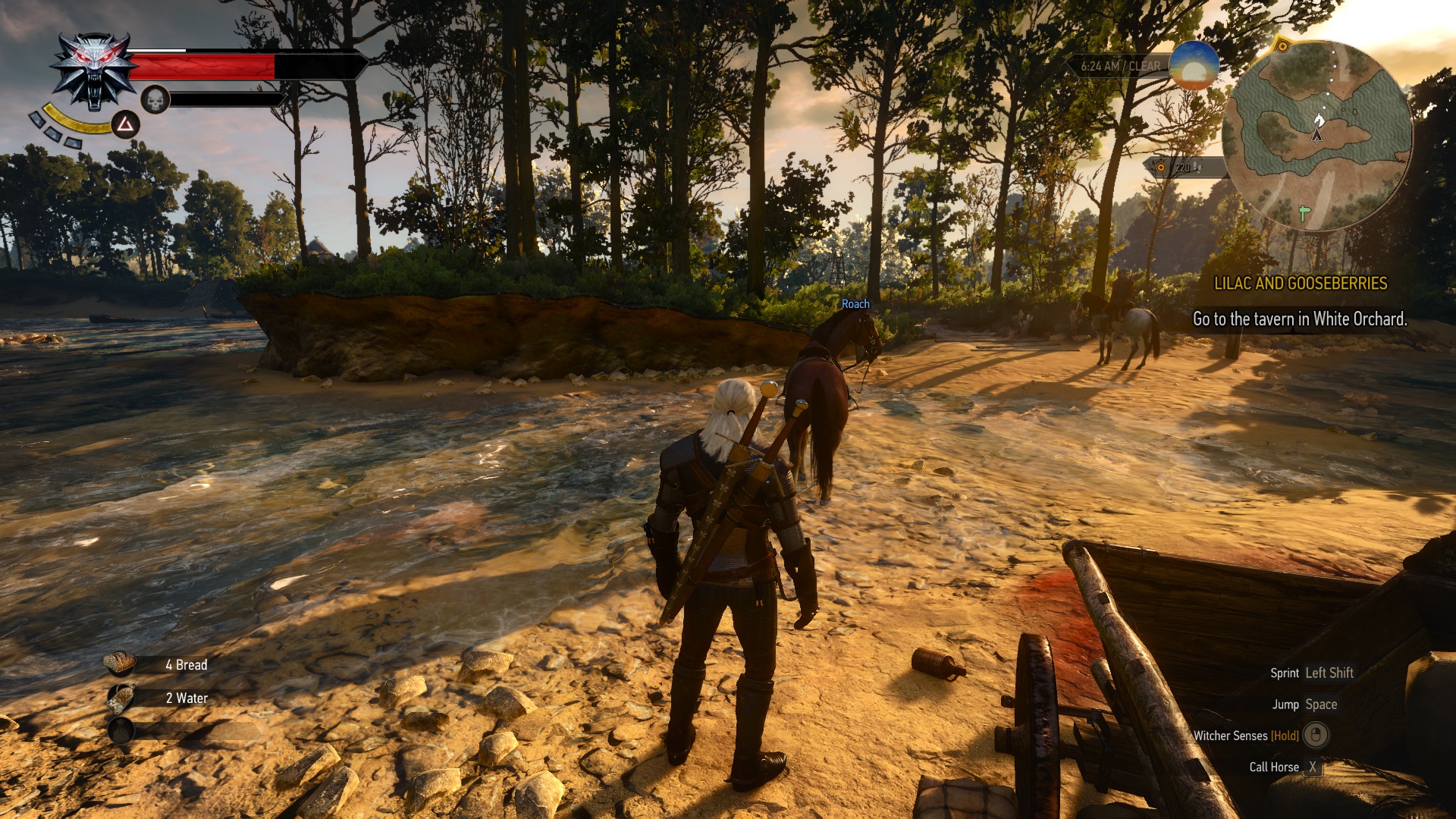Image resolution: width=1456 pixels, height=819 pixels.
Task: Select the active sign triangle icon
Action: (125, 124)
